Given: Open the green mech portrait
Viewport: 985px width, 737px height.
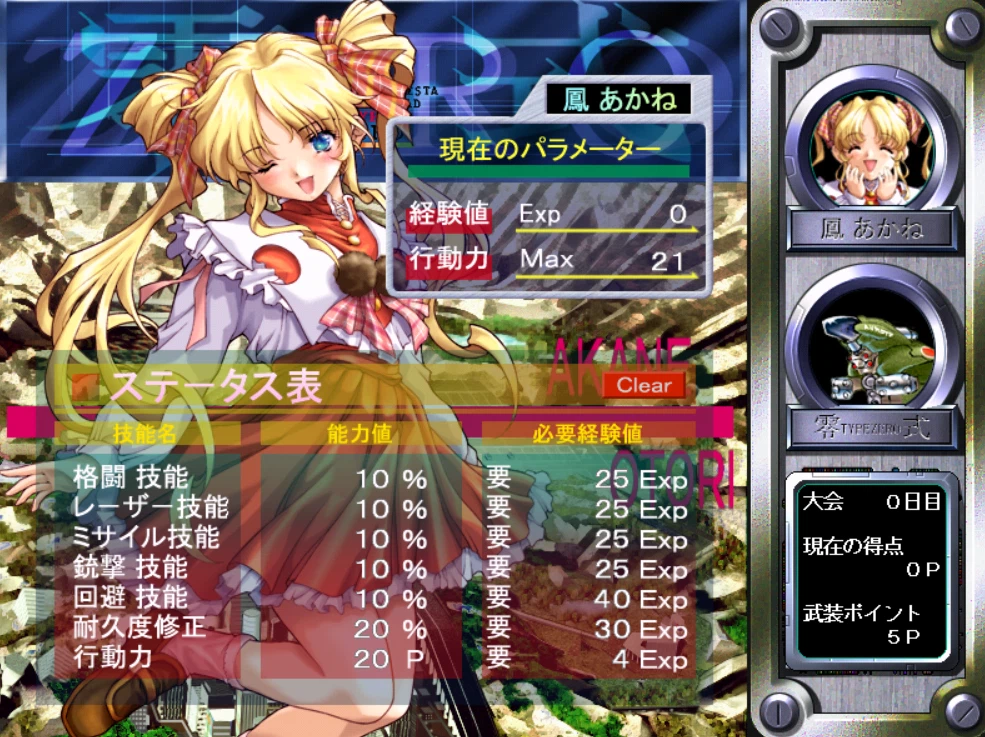Looking at the screenshot, I should pyautogui.click(x=866, y=346).
